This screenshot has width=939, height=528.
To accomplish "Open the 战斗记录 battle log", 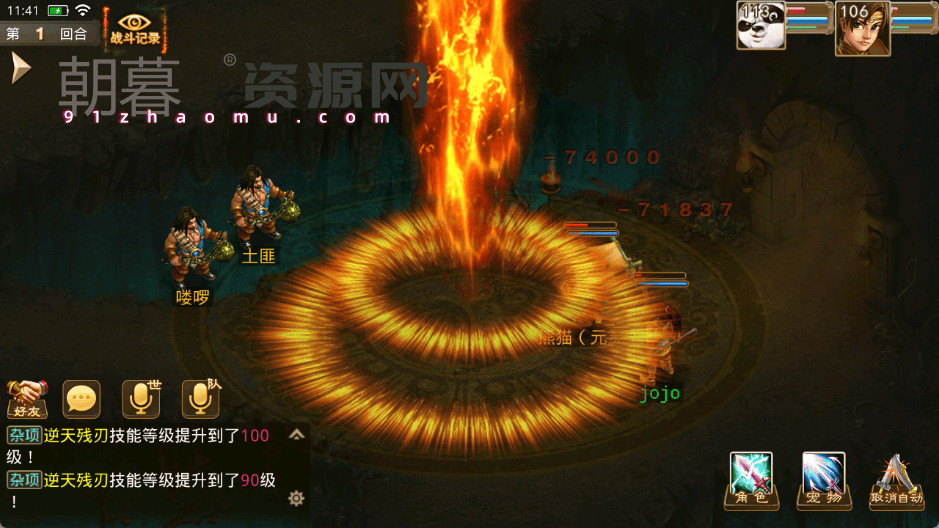I will point(135,28).
